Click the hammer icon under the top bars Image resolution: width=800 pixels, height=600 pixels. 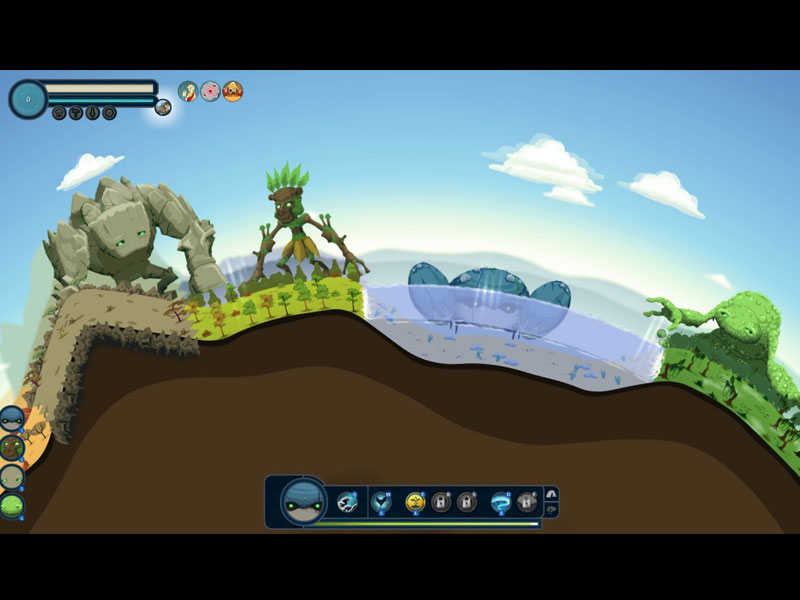[x=76, y=113]
